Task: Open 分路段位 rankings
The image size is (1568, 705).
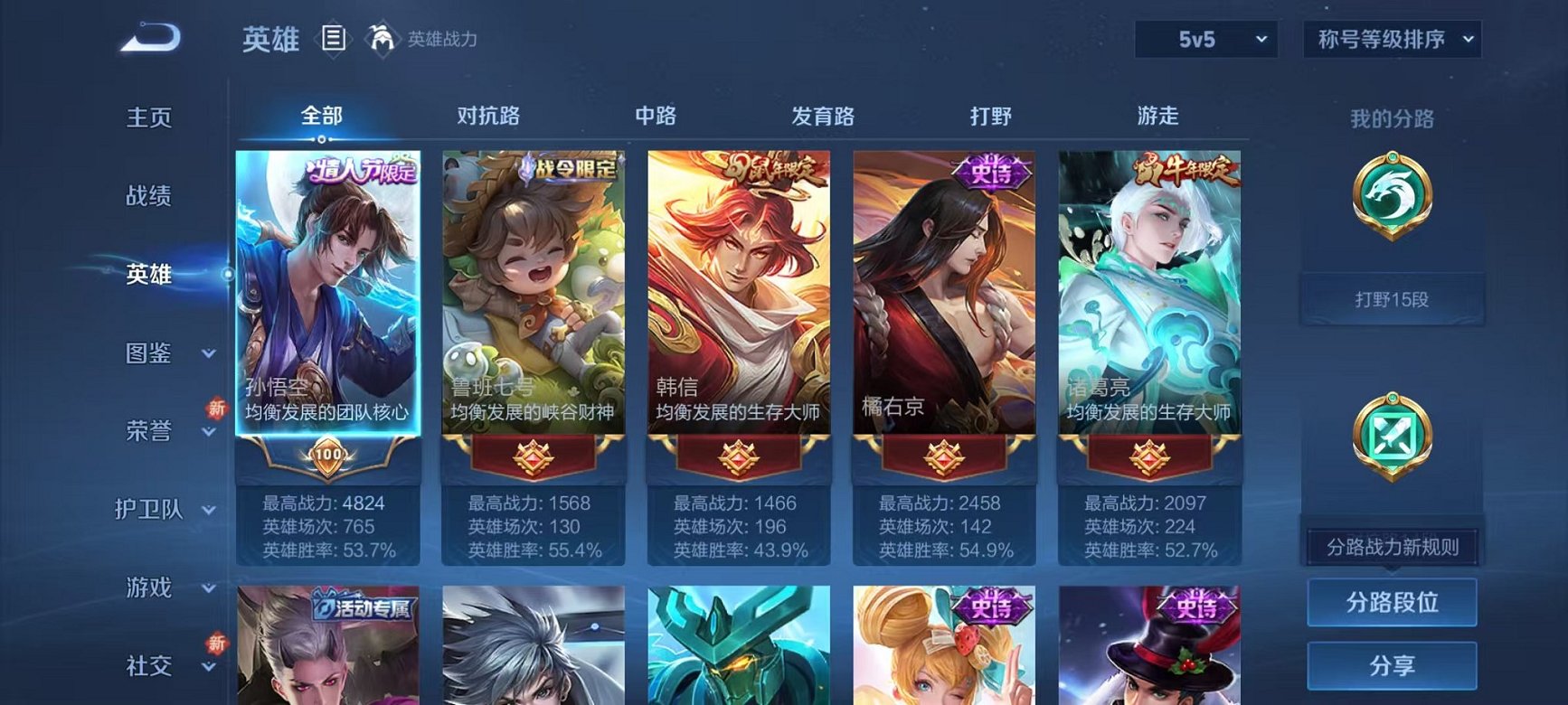Action: pos(1393,604)
